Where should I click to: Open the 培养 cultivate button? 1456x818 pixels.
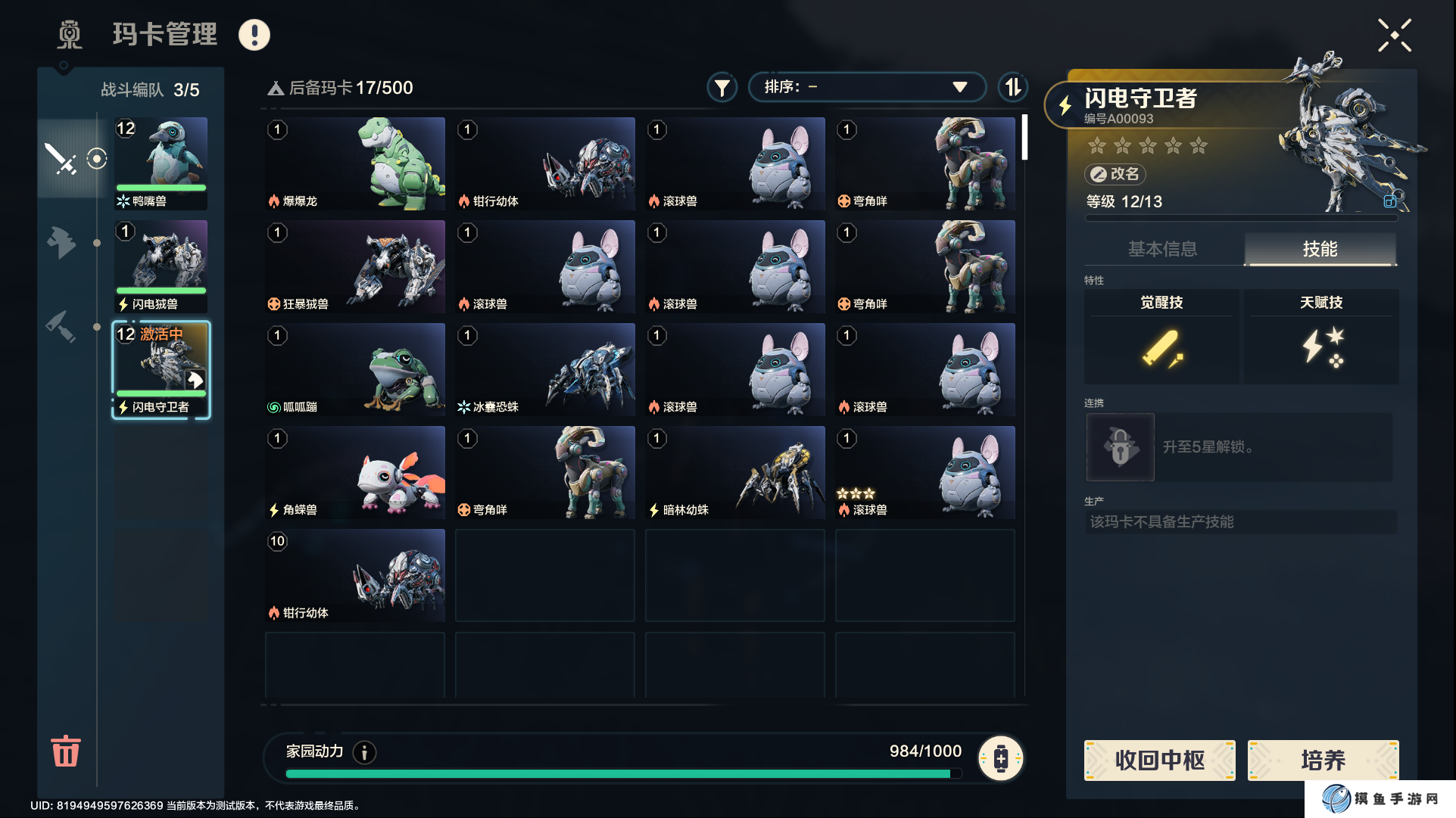1323,760
